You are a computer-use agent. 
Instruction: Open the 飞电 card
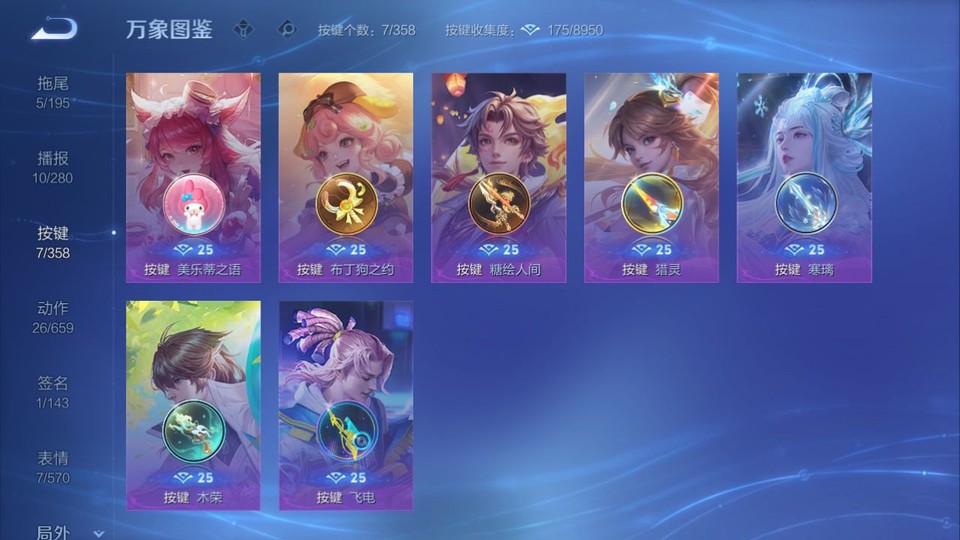pyautogui.click(x=346, y=405)
